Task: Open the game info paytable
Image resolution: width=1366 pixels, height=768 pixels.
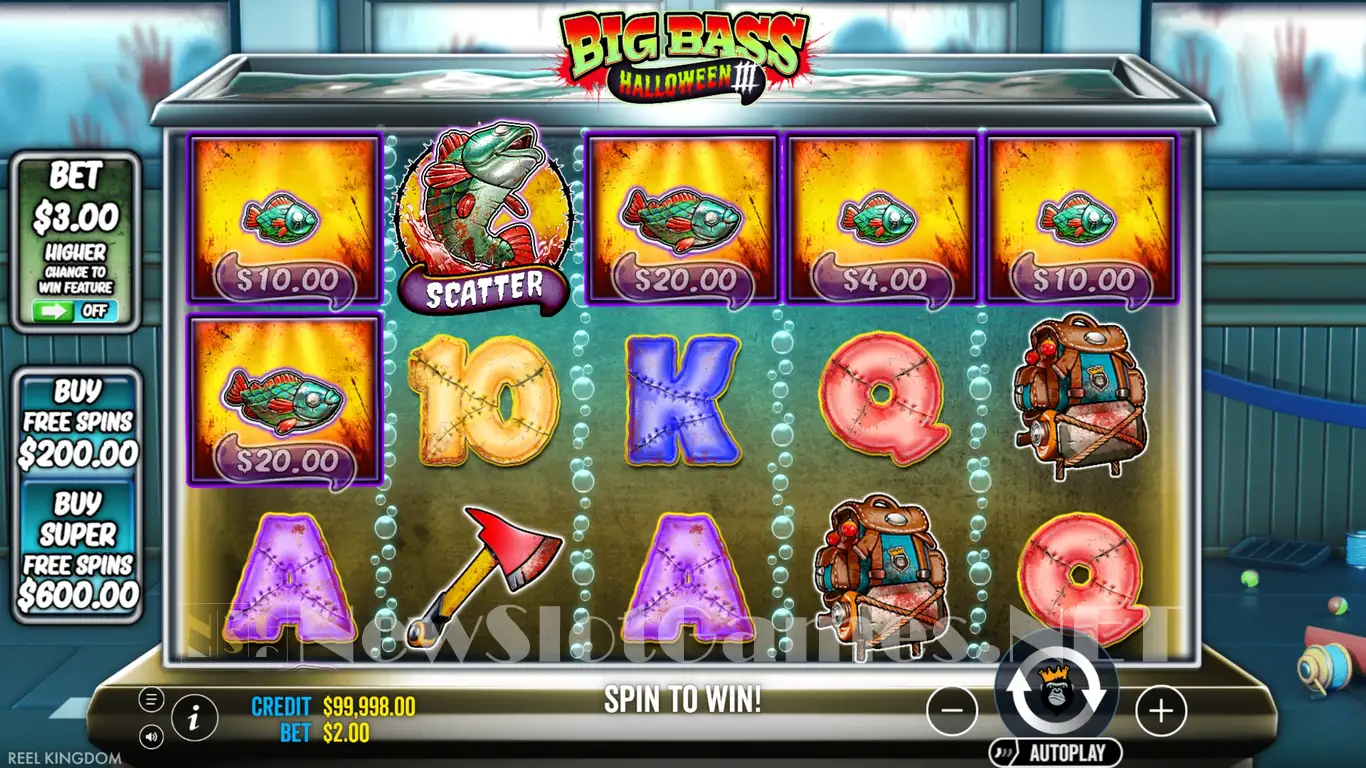Action: point(194,716)
